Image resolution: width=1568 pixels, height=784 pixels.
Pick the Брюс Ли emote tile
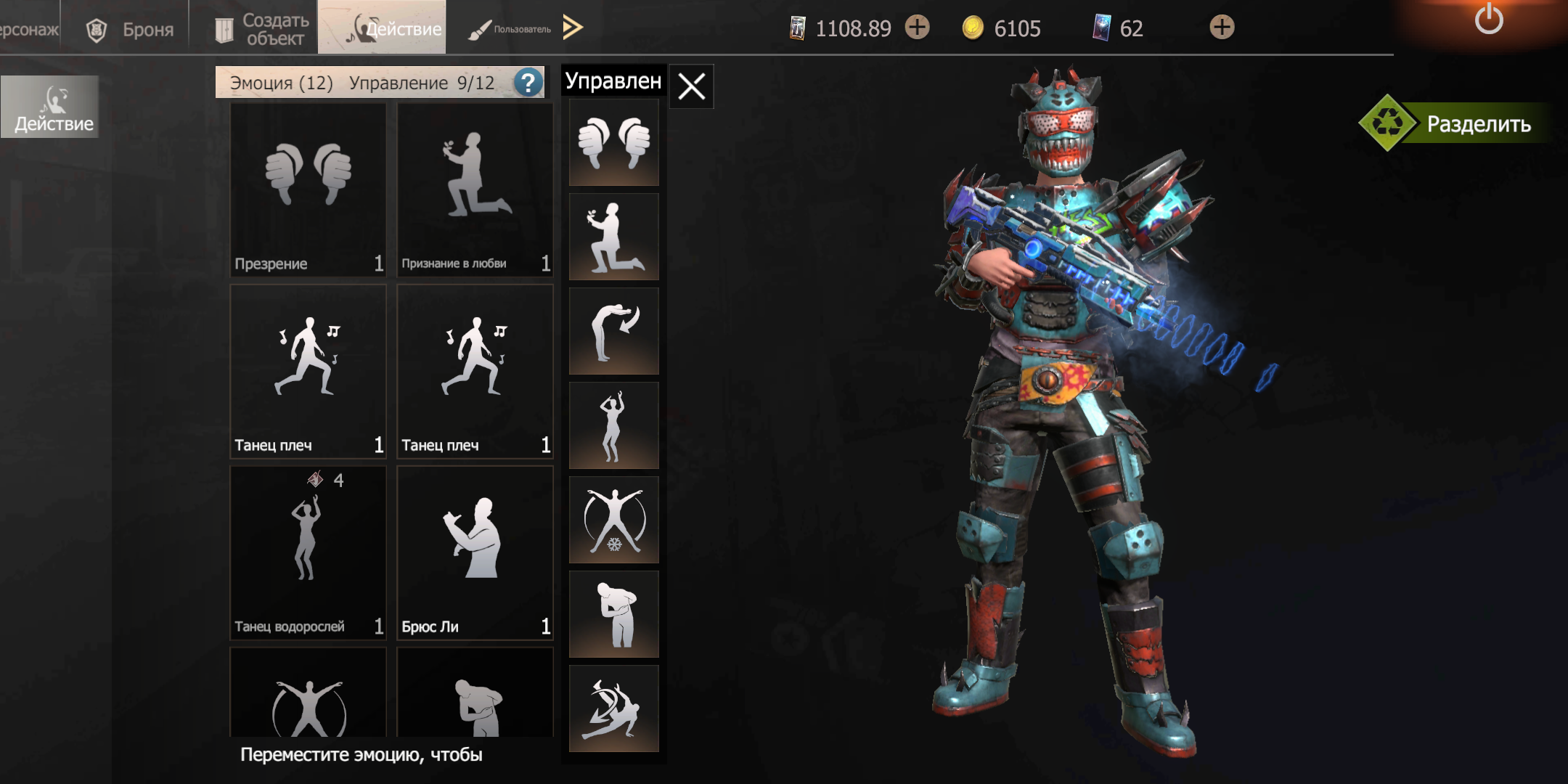(475, 553)
